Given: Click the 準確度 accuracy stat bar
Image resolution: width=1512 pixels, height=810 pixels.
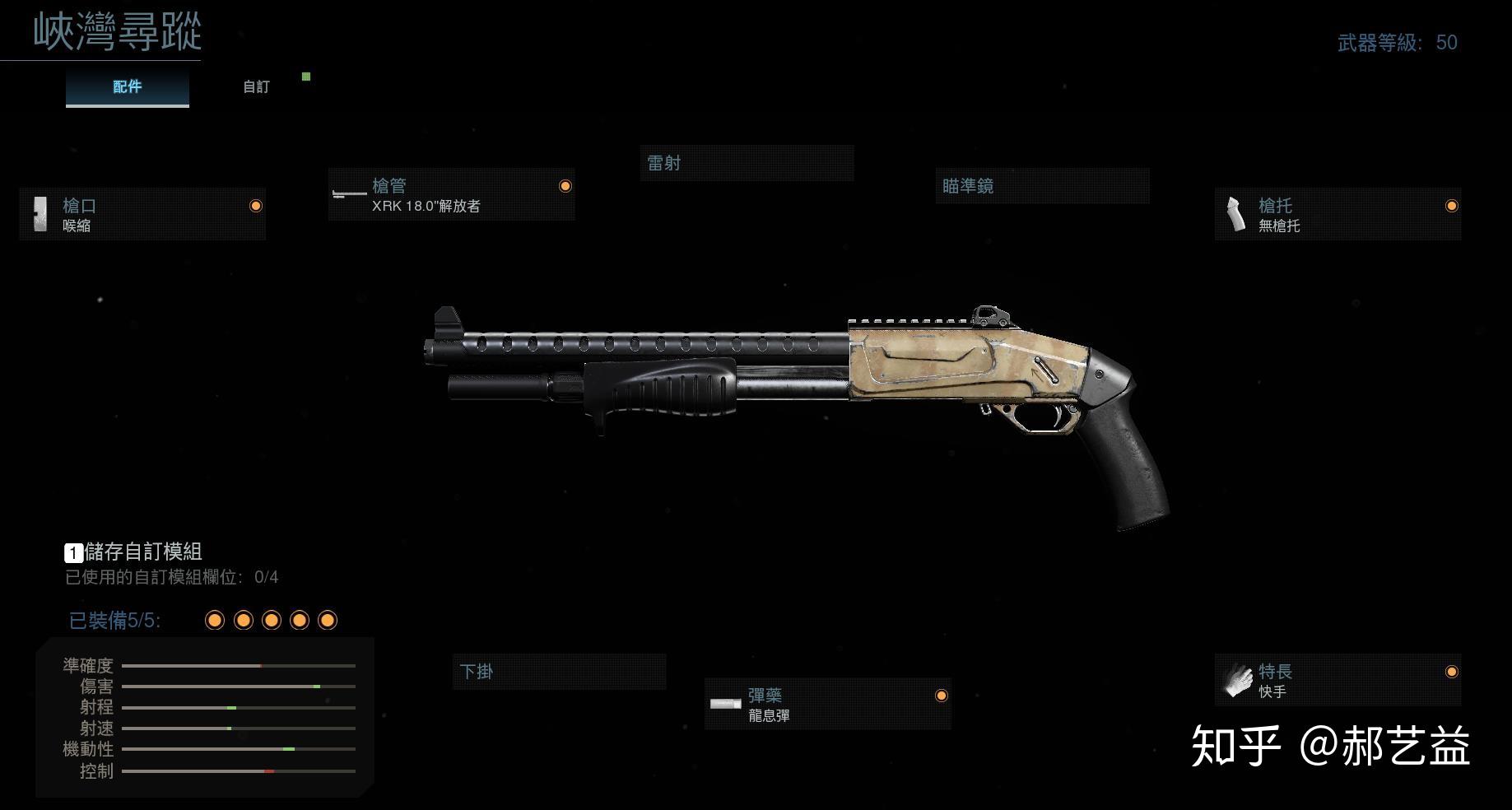Looking at the screenshot, I should pos(239,666).
